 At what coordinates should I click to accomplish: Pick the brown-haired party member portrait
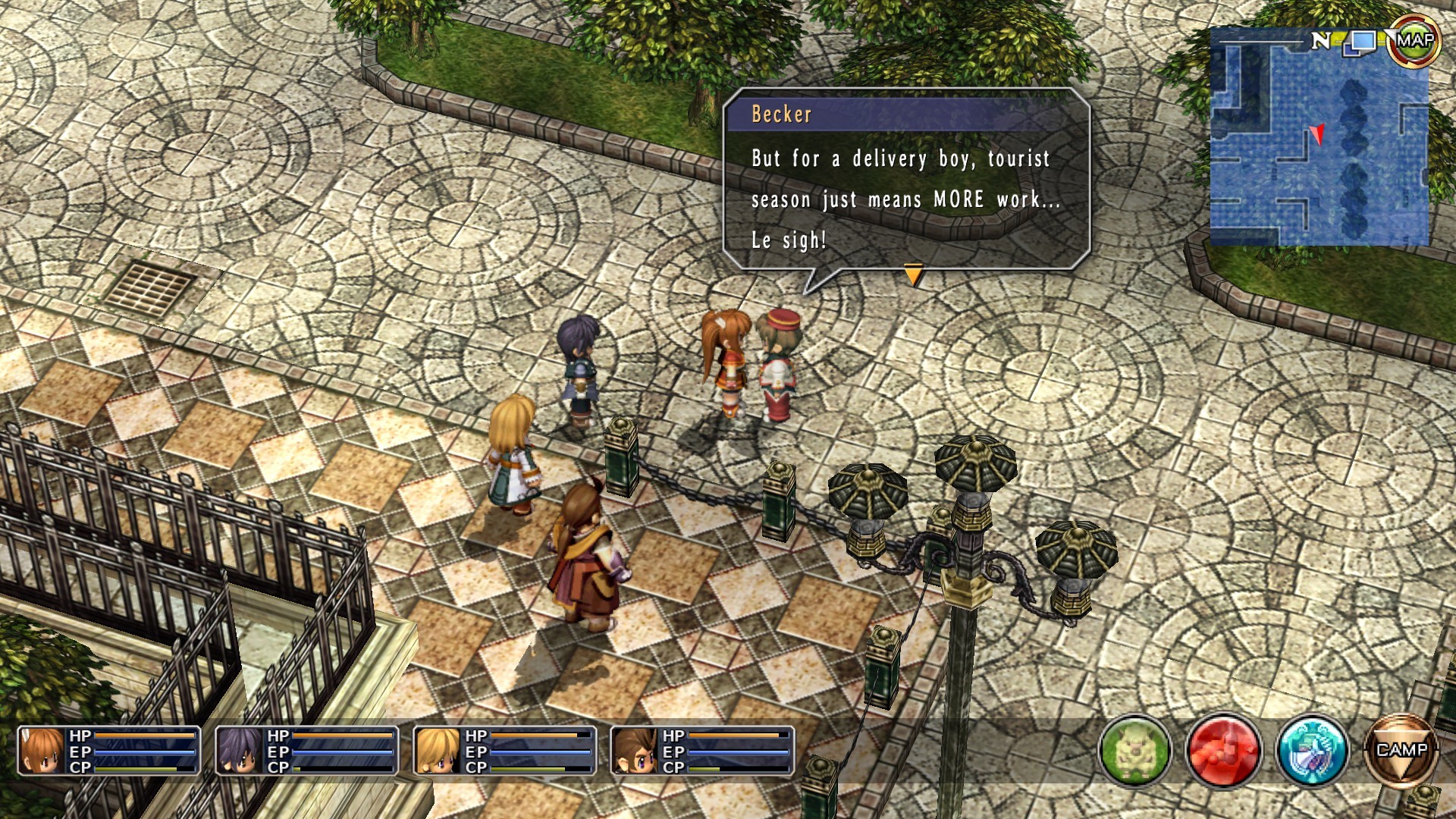tap(634, 751)
